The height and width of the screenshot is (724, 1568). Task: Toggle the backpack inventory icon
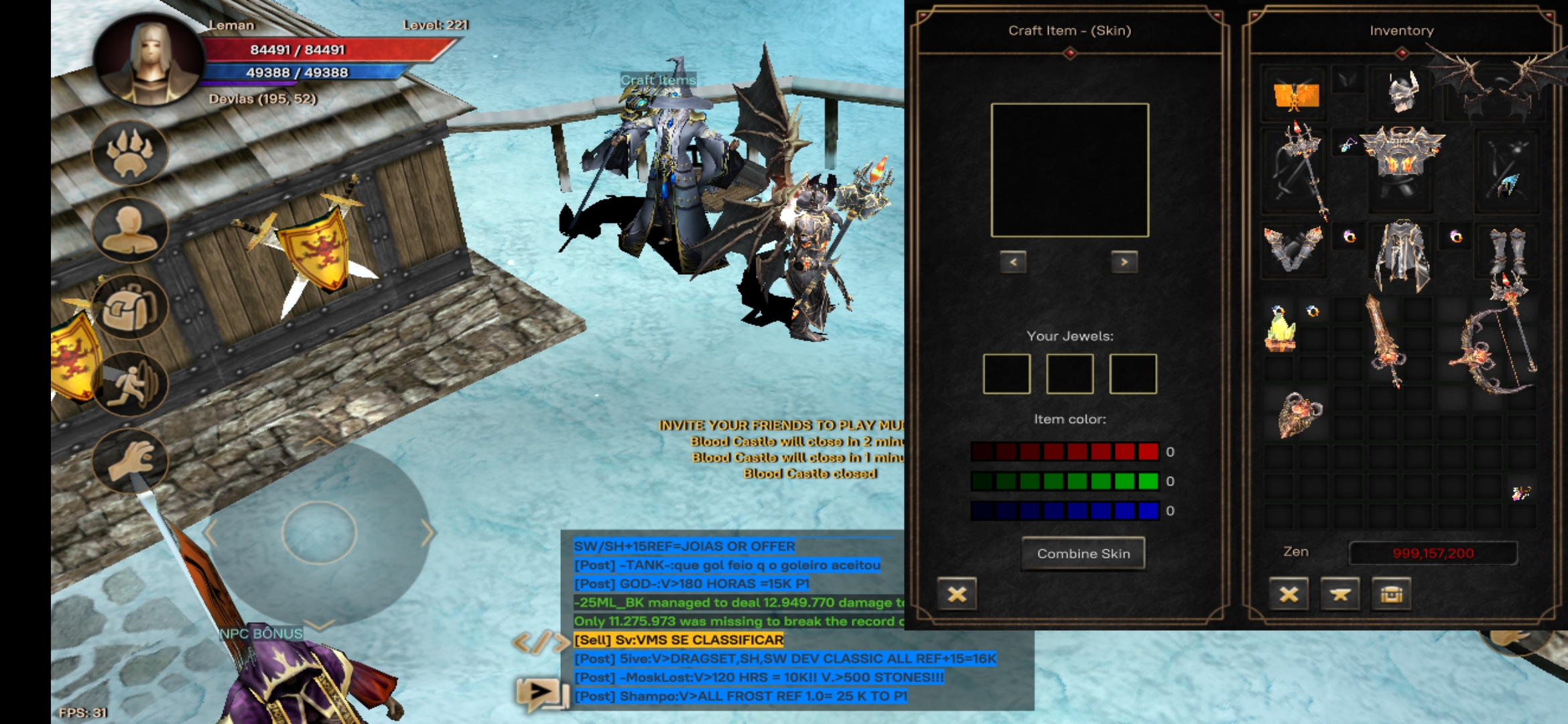click(129, 307)
